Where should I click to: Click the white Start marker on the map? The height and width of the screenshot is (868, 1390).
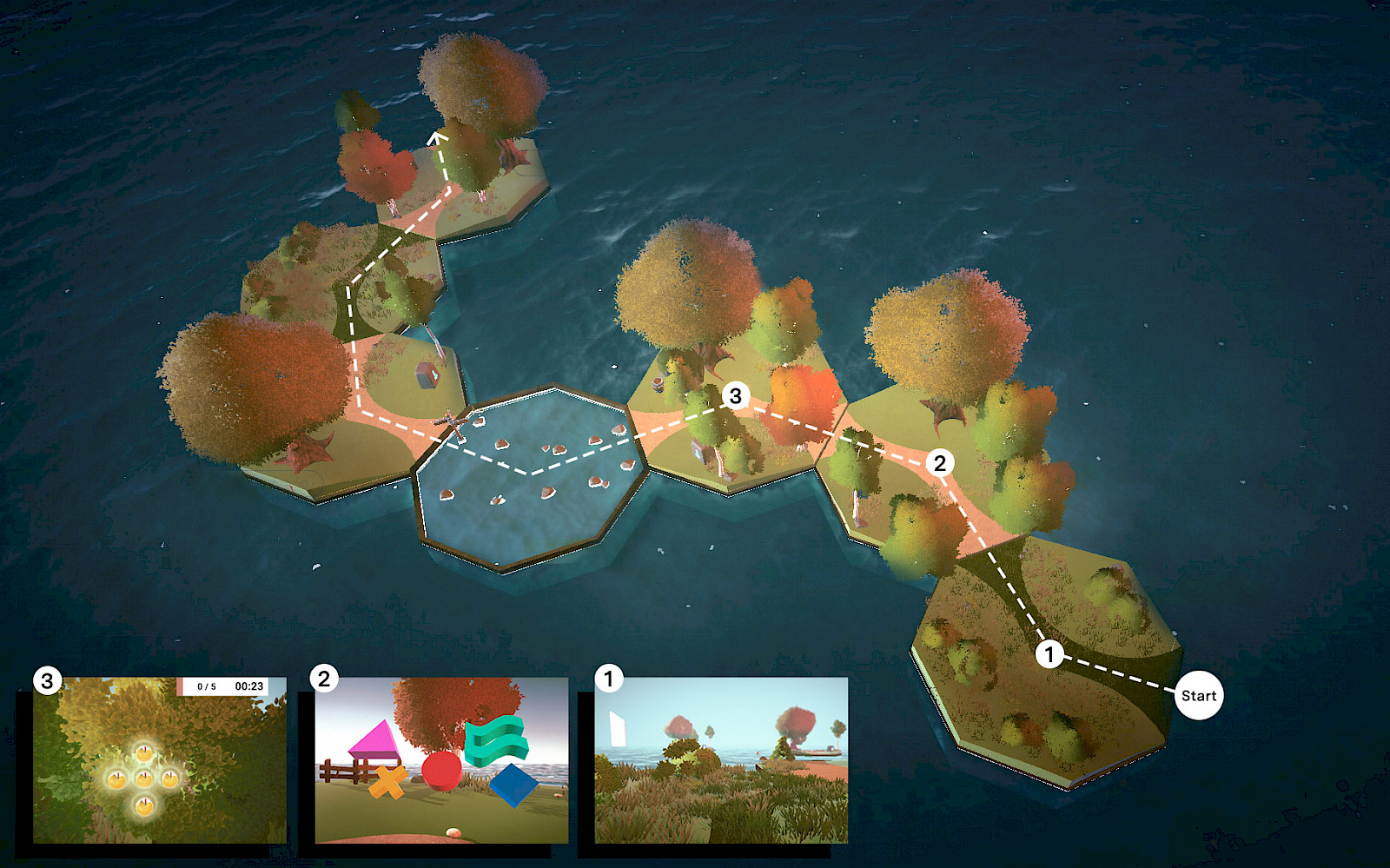1198,695
